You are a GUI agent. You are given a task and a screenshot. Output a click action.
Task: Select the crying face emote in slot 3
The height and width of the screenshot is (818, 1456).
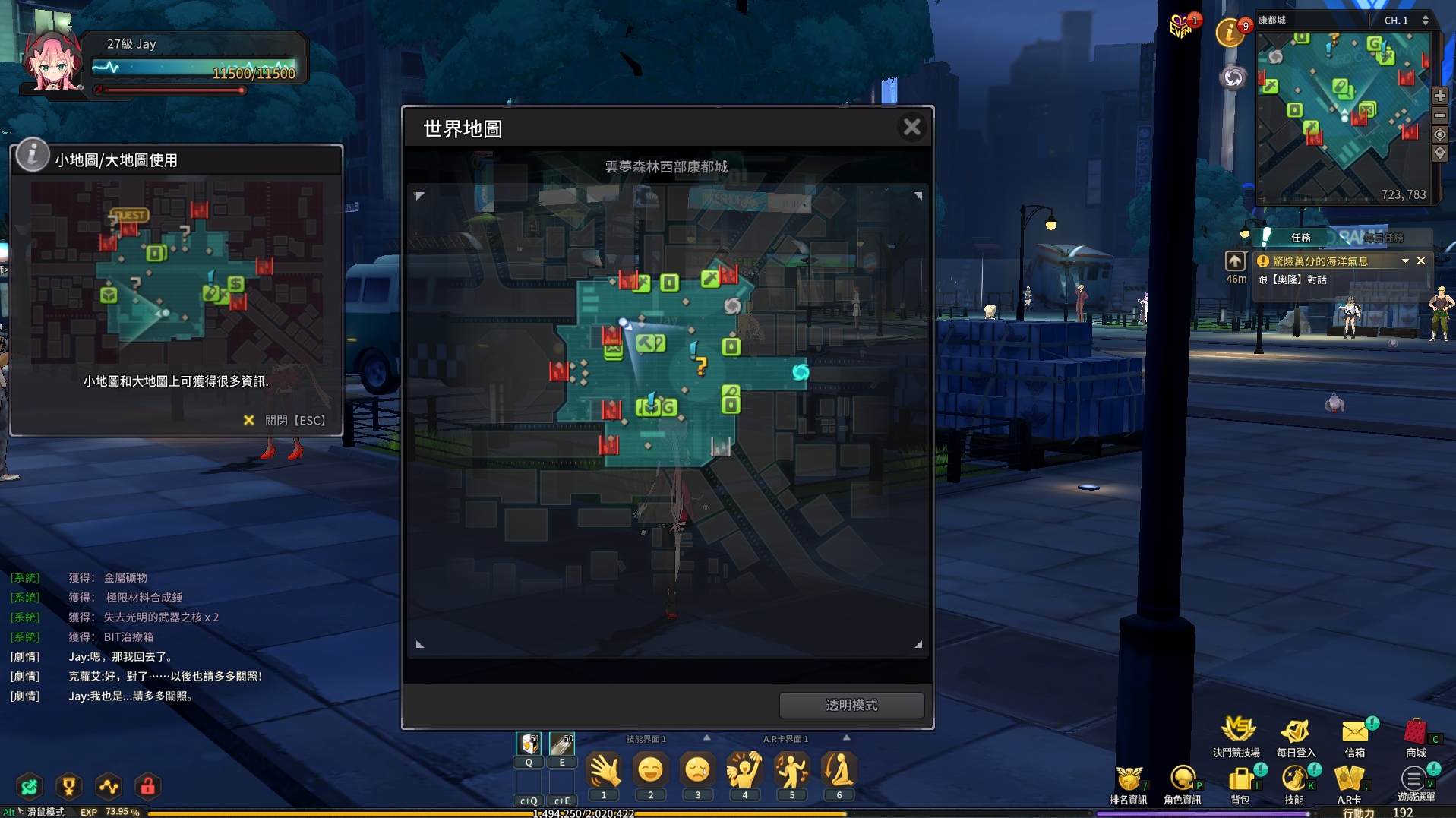[697, 771]
